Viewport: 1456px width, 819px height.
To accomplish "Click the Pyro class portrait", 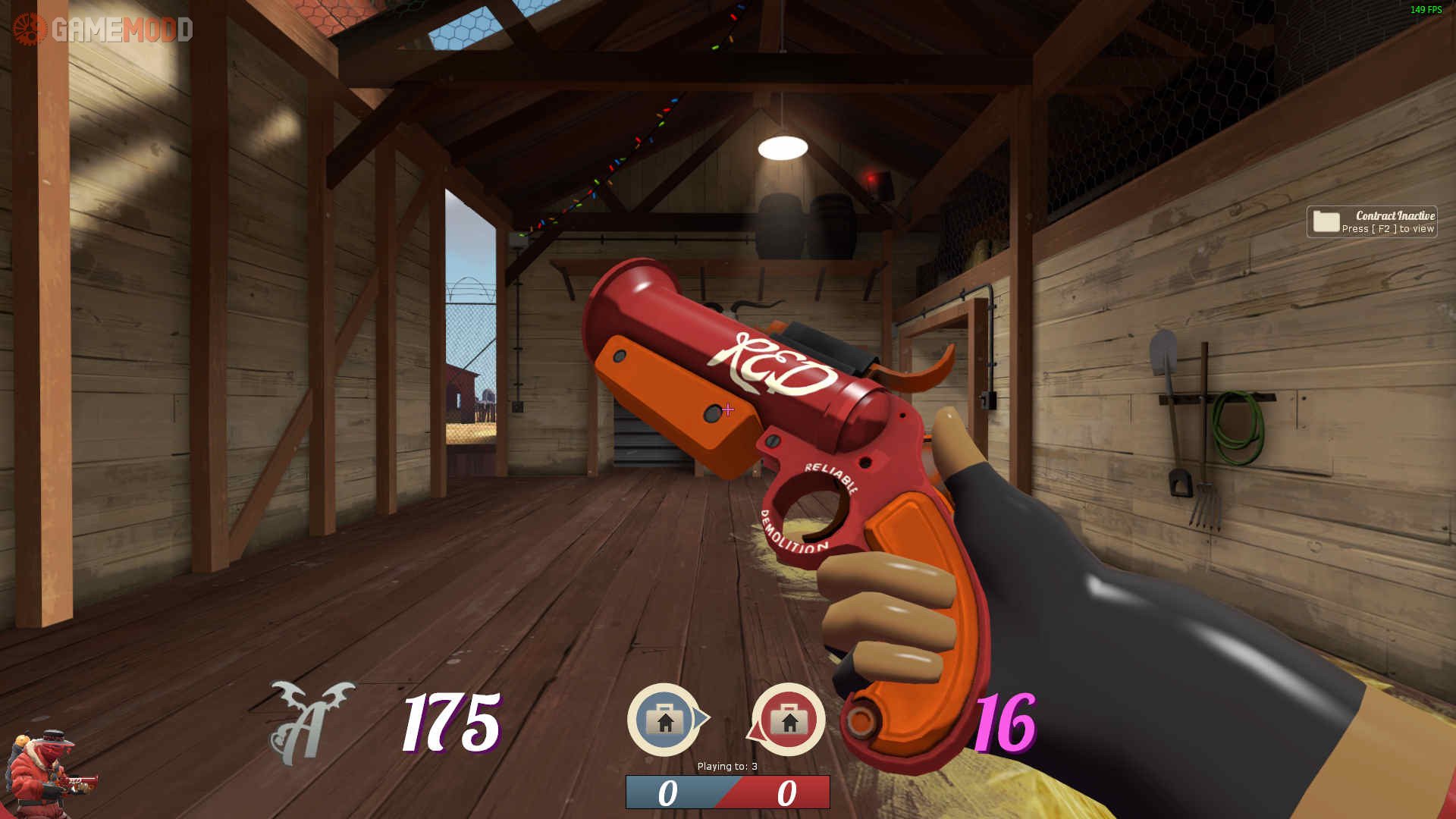I will click(x=47, y=773).
